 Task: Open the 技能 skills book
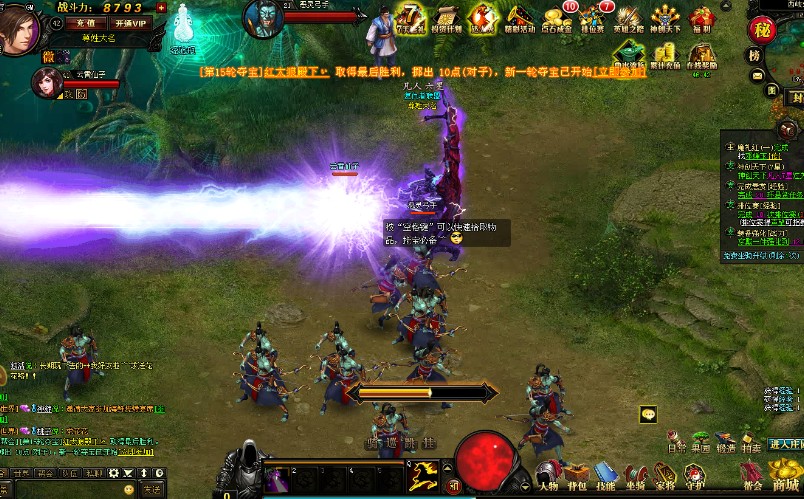point(606,474)
